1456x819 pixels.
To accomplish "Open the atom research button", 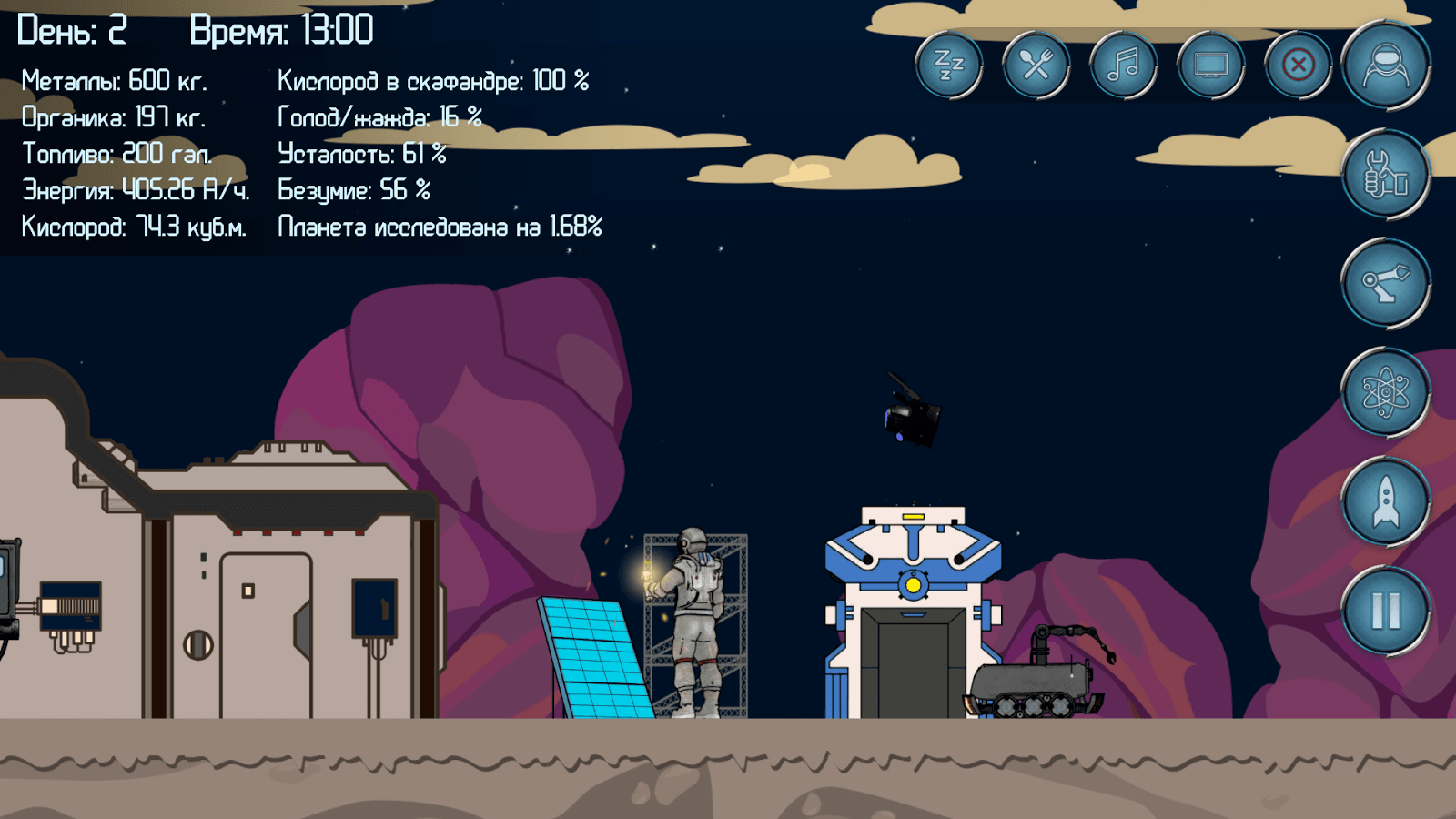I will click(1385, 393).
